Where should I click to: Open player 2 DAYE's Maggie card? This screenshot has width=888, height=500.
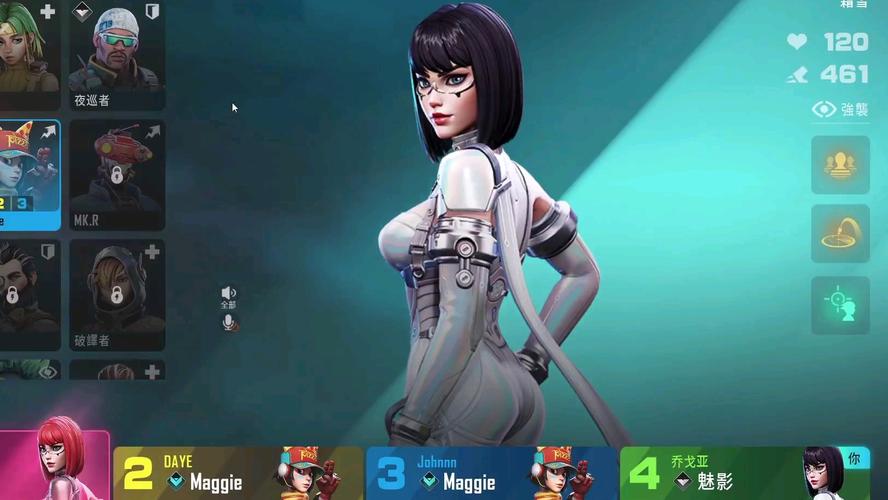pos(238,473)
